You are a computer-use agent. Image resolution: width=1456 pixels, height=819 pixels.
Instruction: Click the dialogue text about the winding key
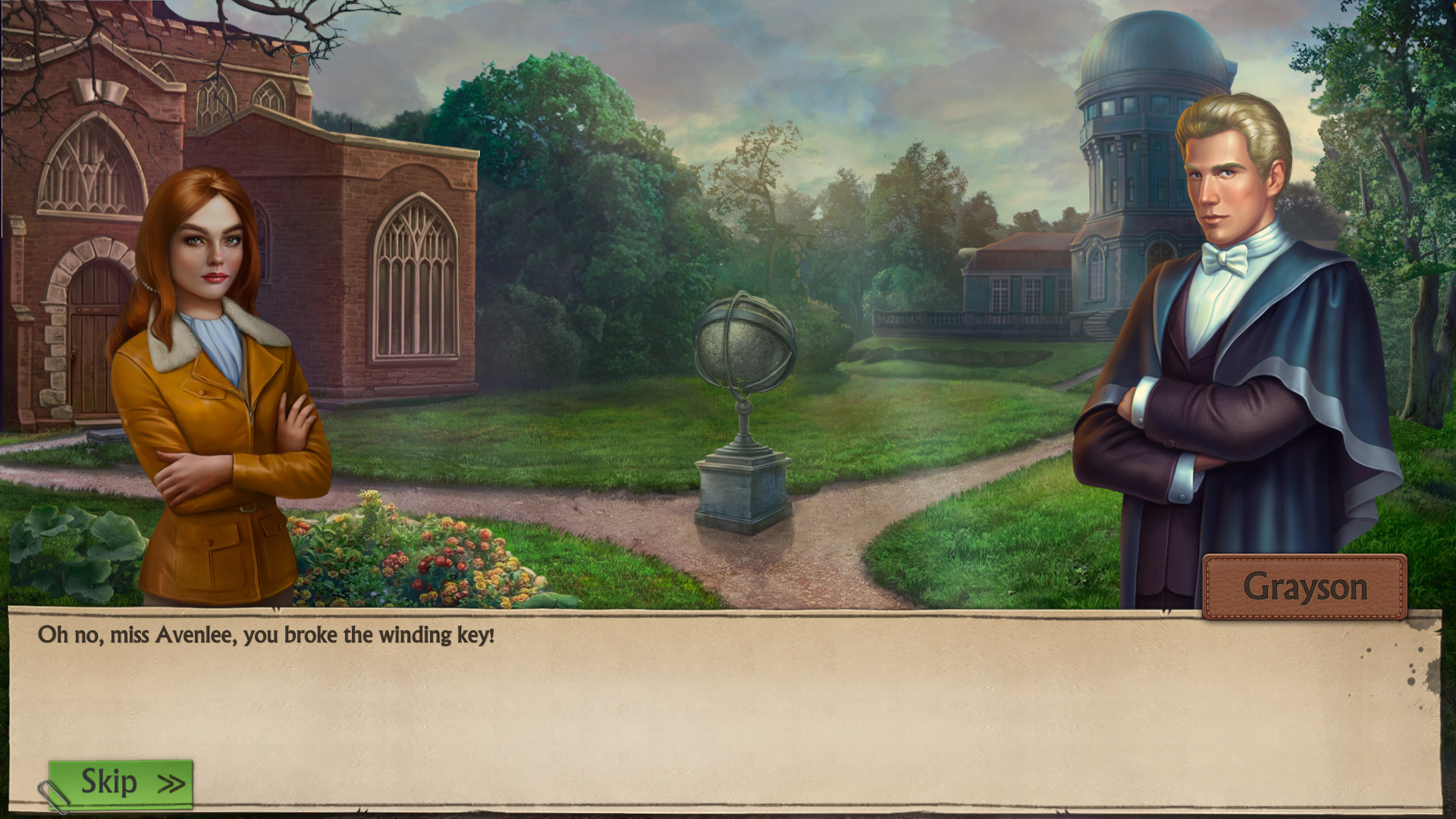coord(265,637)
